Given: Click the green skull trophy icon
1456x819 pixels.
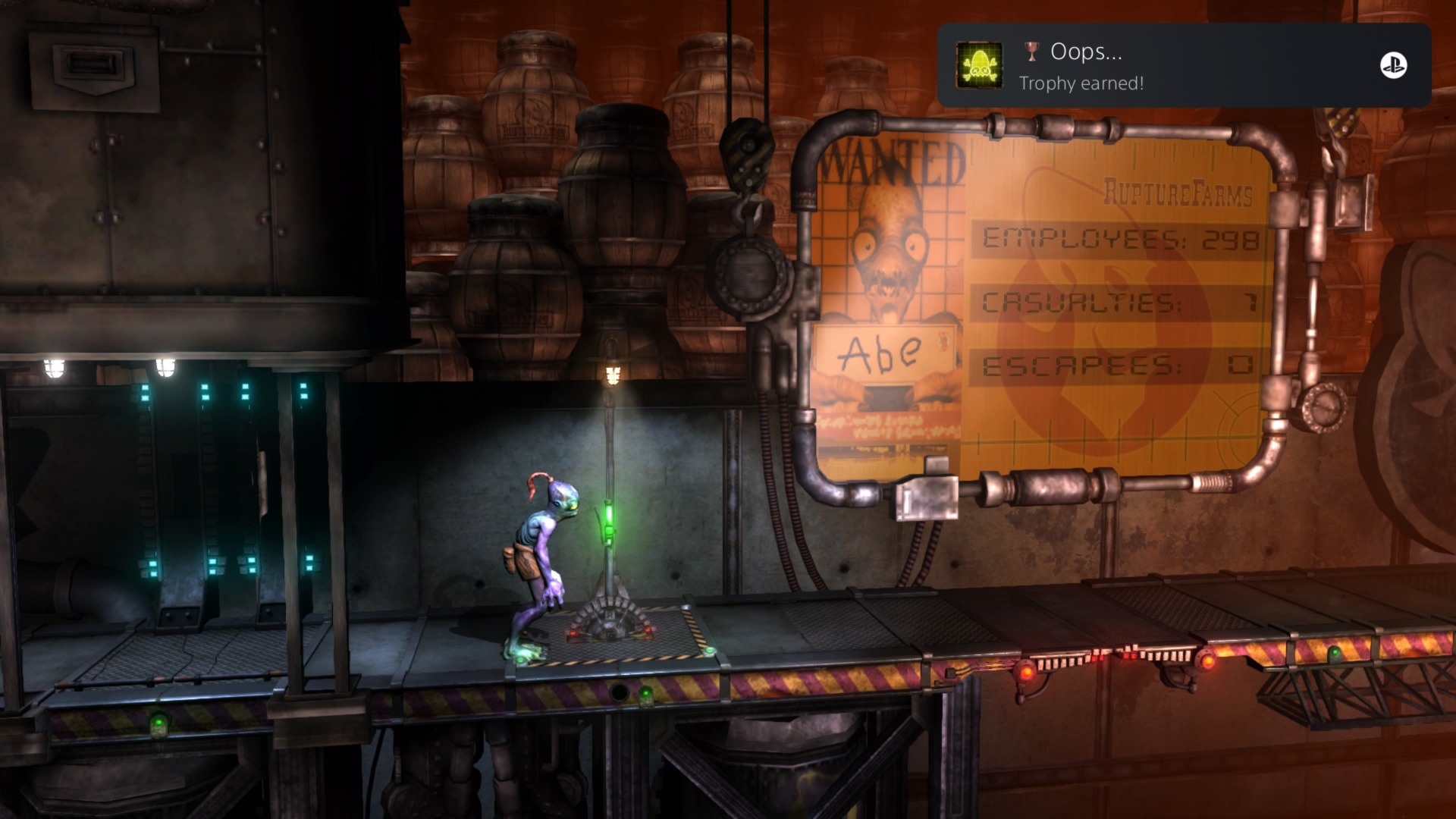Looking at the screenshot, I should pyautogui.click(x=979, y=65).
